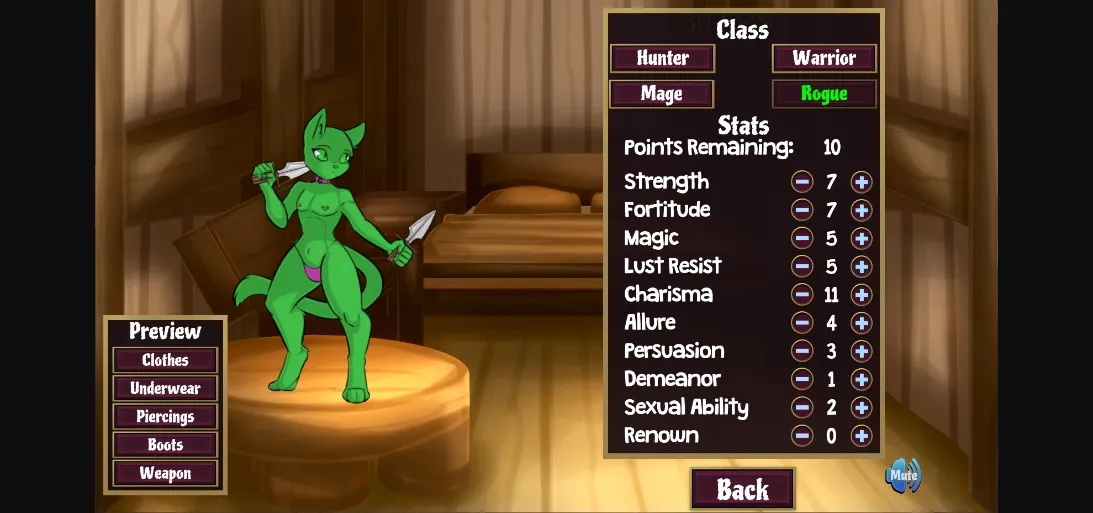Raise Charisma using the plus button
This screenshot has height=513, width=1093.
(x=861, y=294)
